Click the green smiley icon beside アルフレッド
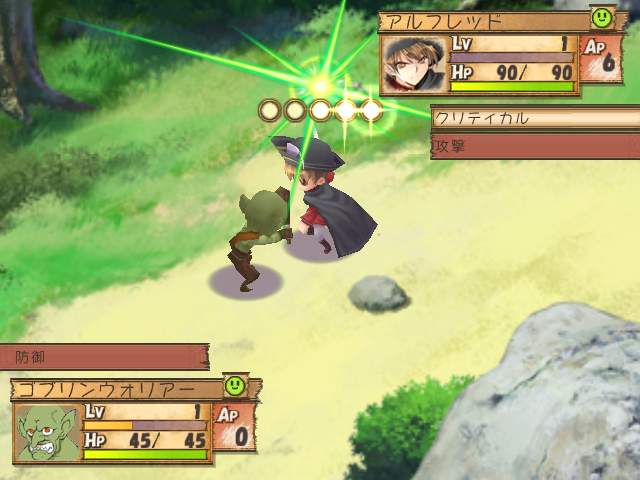 point(601,17)
